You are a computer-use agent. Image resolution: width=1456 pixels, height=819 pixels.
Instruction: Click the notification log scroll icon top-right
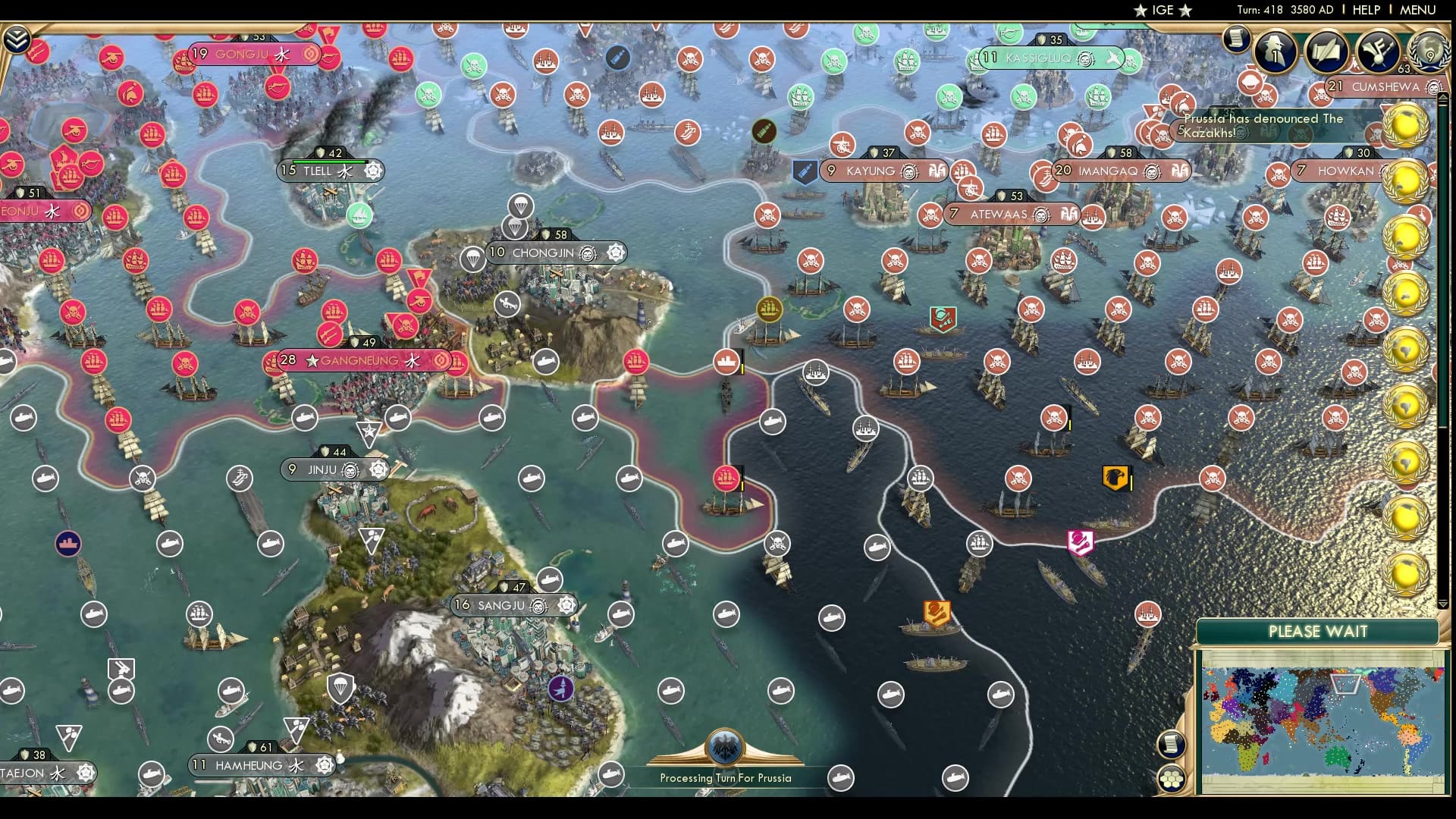point(1236,40)
